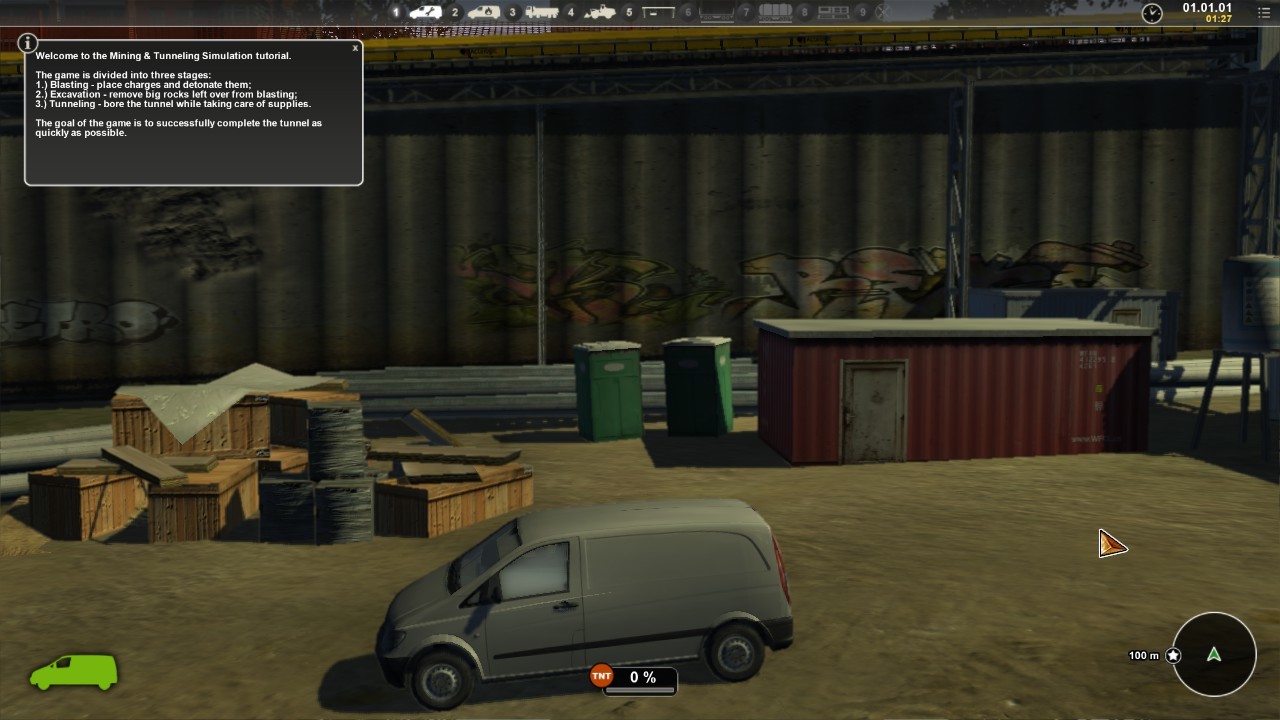
Task: Switch to the explosives van with flame
Action: point(484,12)
